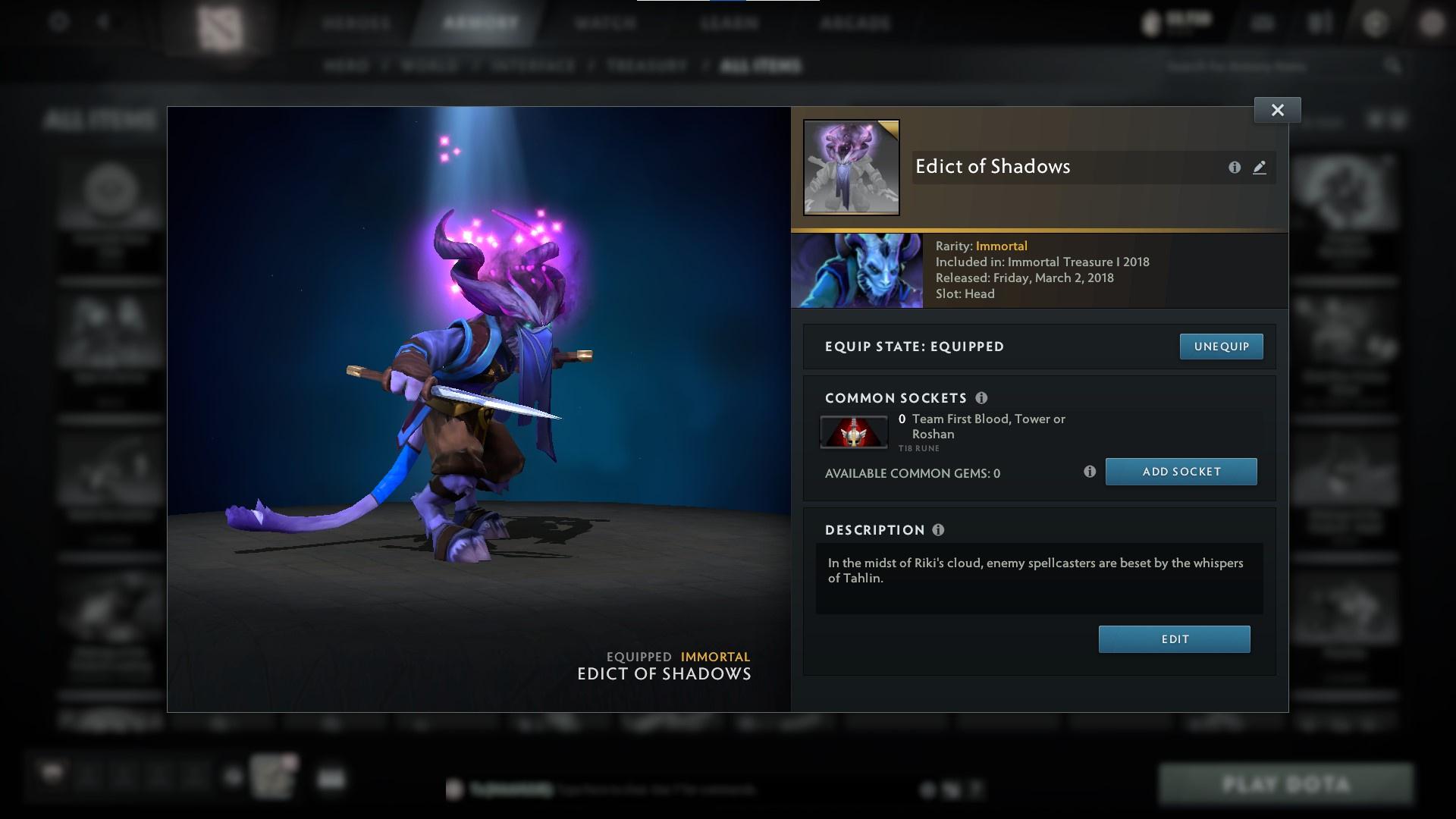Select the pencil icon to rename the item

pyautogui.click(x=1260, y=168)
